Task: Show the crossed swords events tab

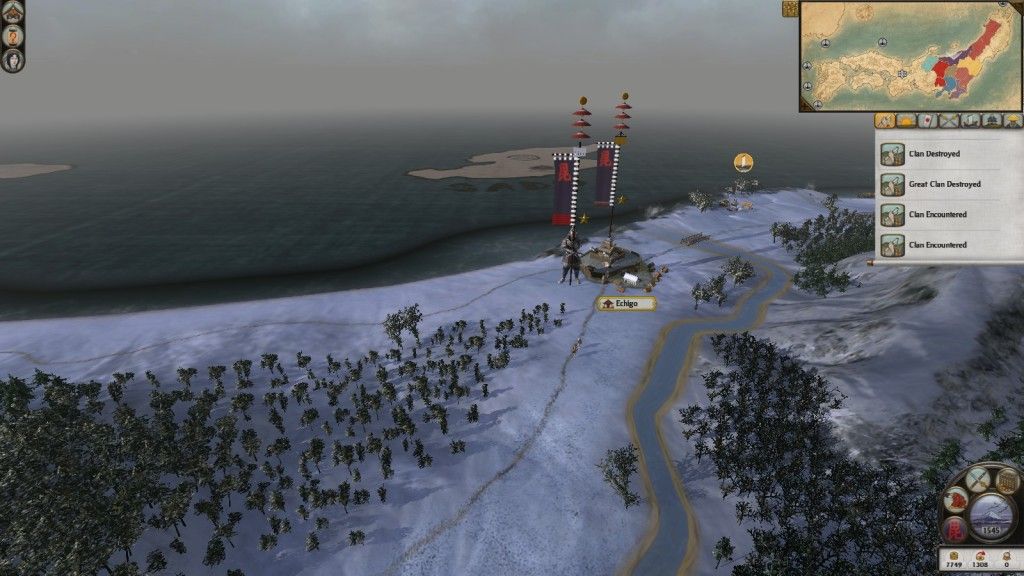Action: [x=948, y=121]
